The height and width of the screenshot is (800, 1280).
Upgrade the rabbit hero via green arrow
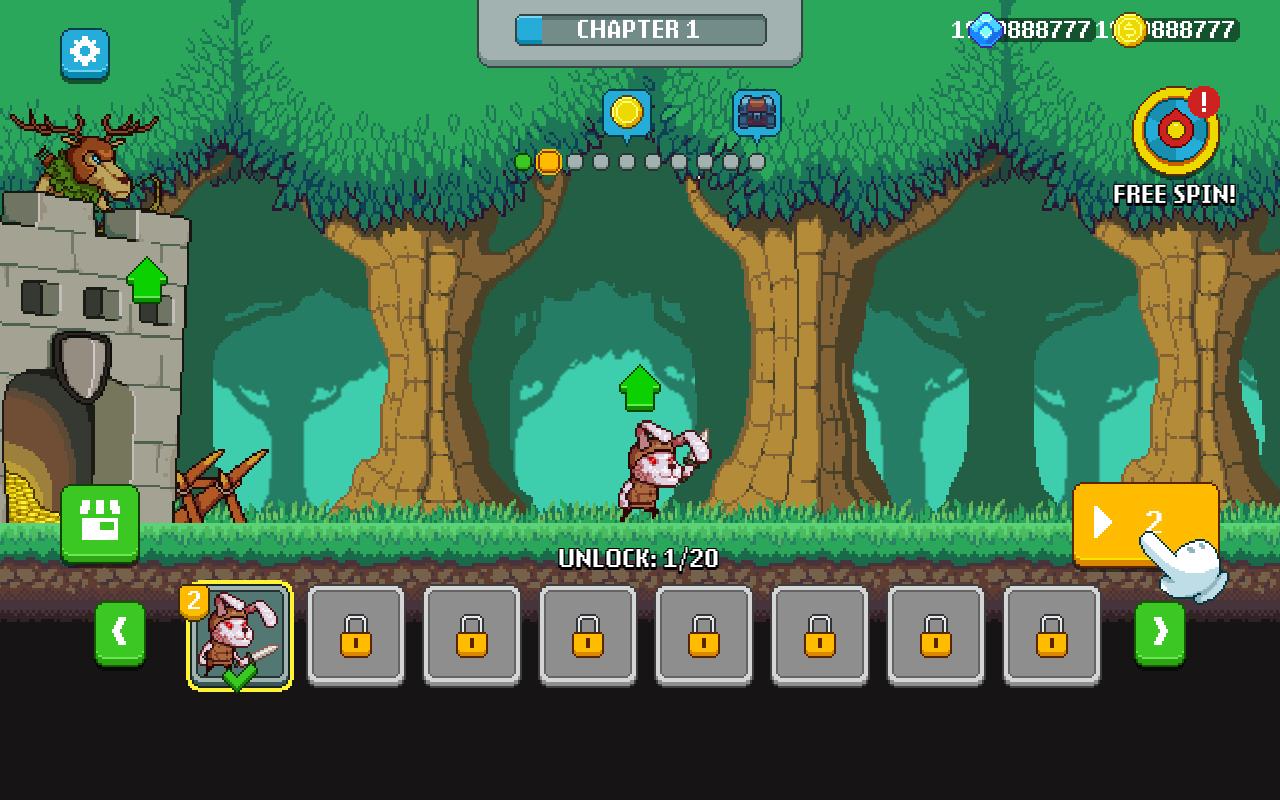point(640,388)
